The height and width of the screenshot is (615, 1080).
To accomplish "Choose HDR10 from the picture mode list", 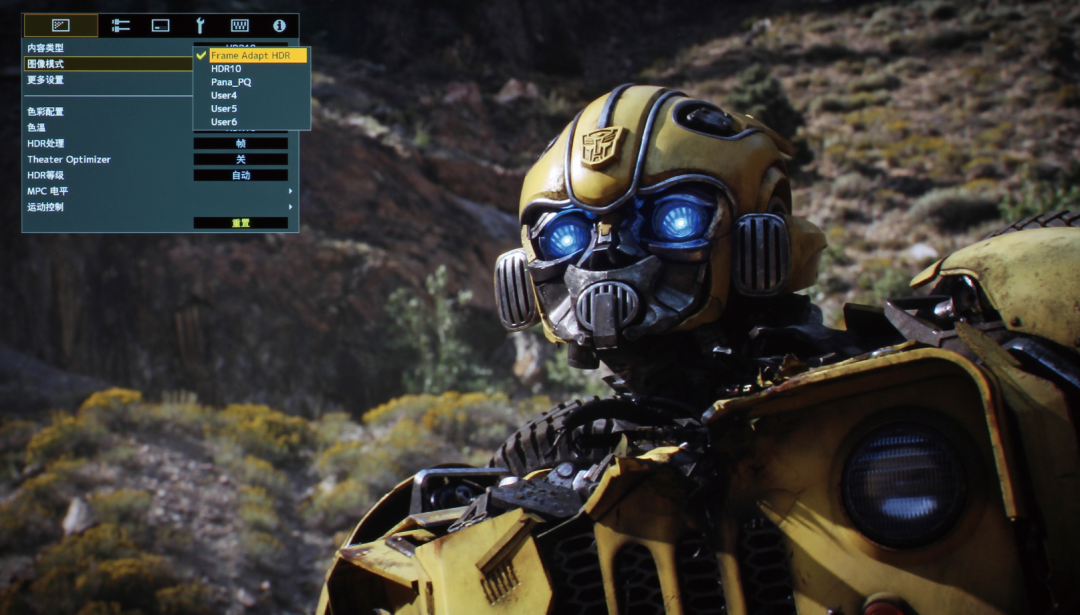I will pyautogui.click(x=226, y=69).
